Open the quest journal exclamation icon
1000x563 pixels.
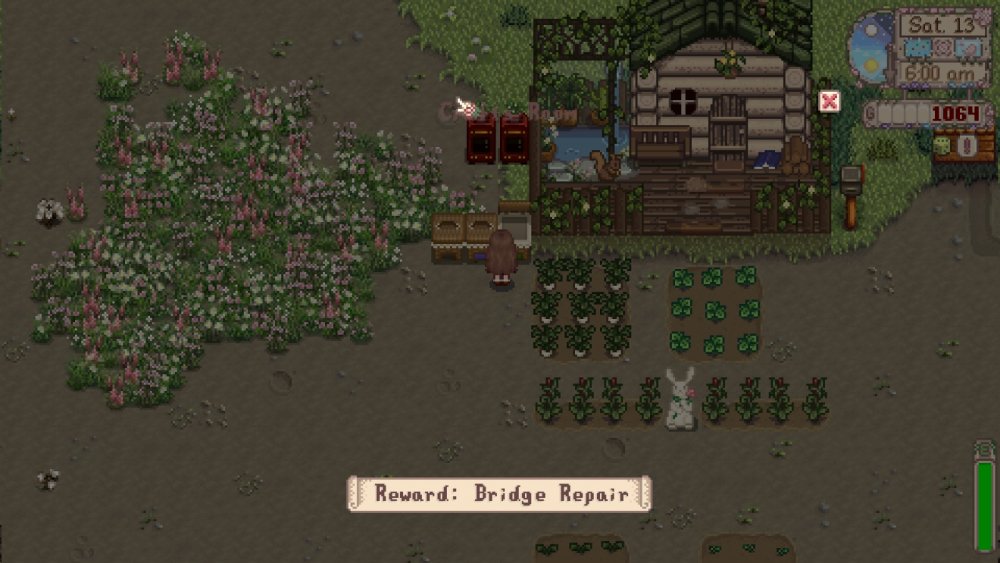(x=966, y=145)
